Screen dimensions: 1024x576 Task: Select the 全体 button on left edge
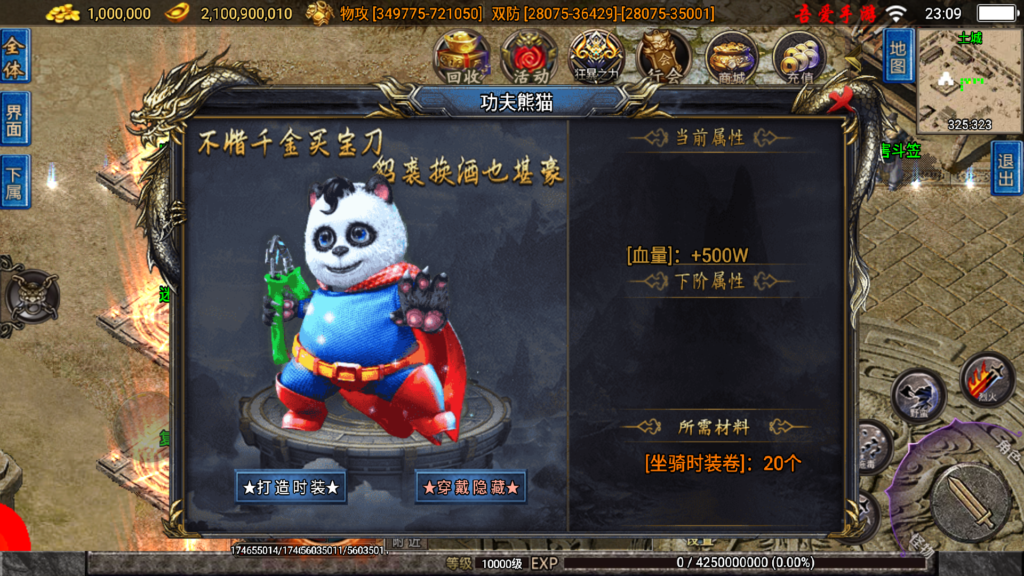tap(15, 56)
